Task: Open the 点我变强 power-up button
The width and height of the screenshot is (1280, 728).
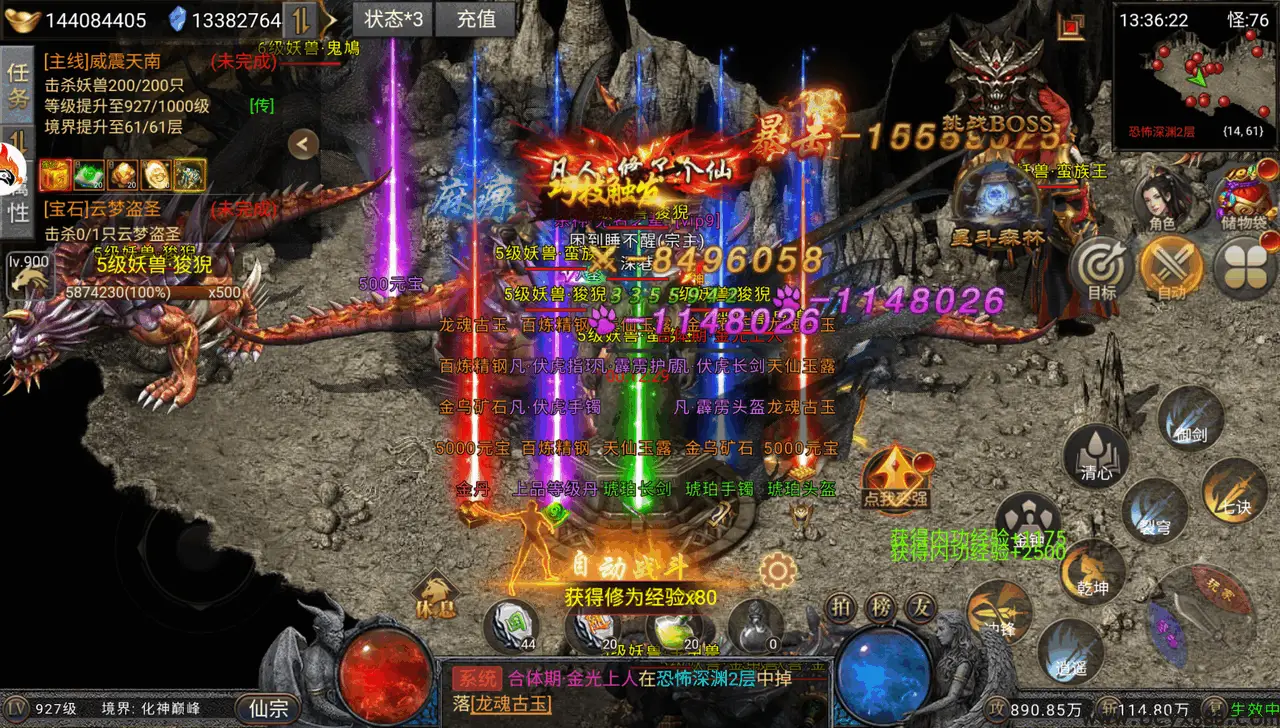Action: 897,478
